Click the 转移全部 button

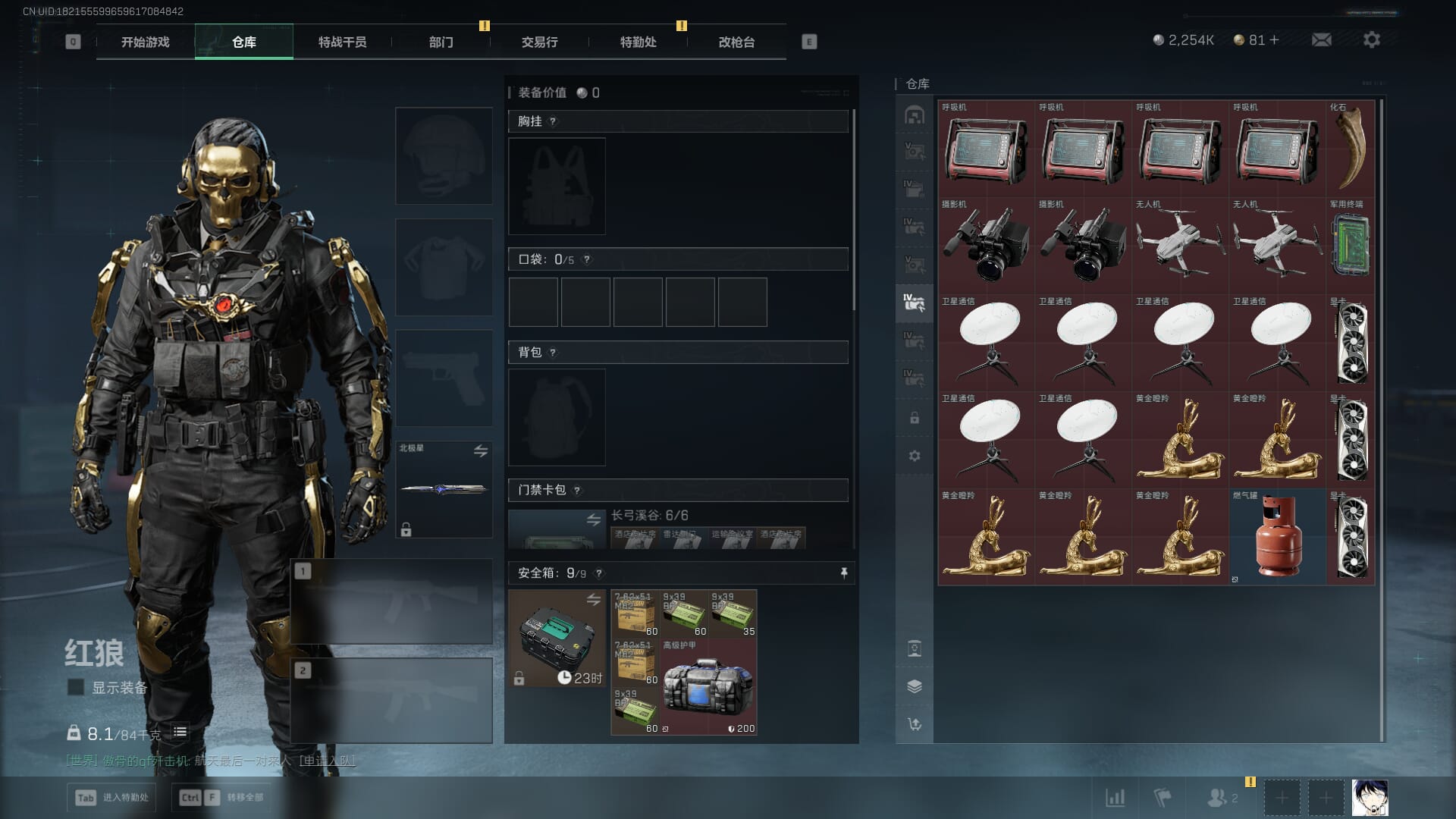coord(221,797)
